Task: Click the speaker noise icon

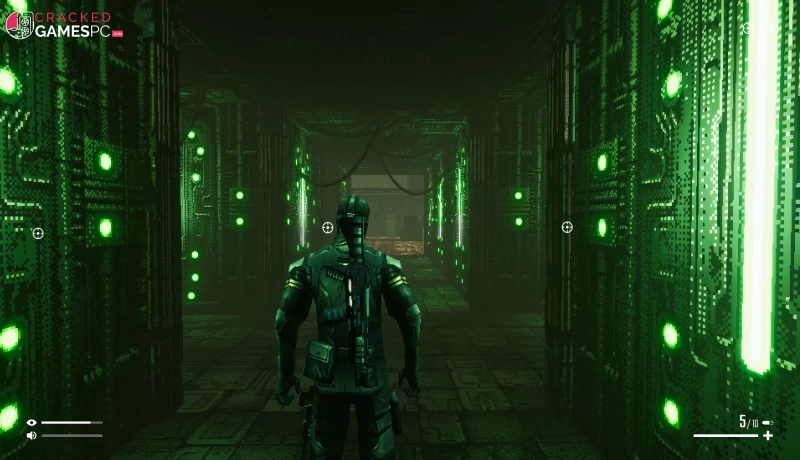Action: [x=31, y=435]
